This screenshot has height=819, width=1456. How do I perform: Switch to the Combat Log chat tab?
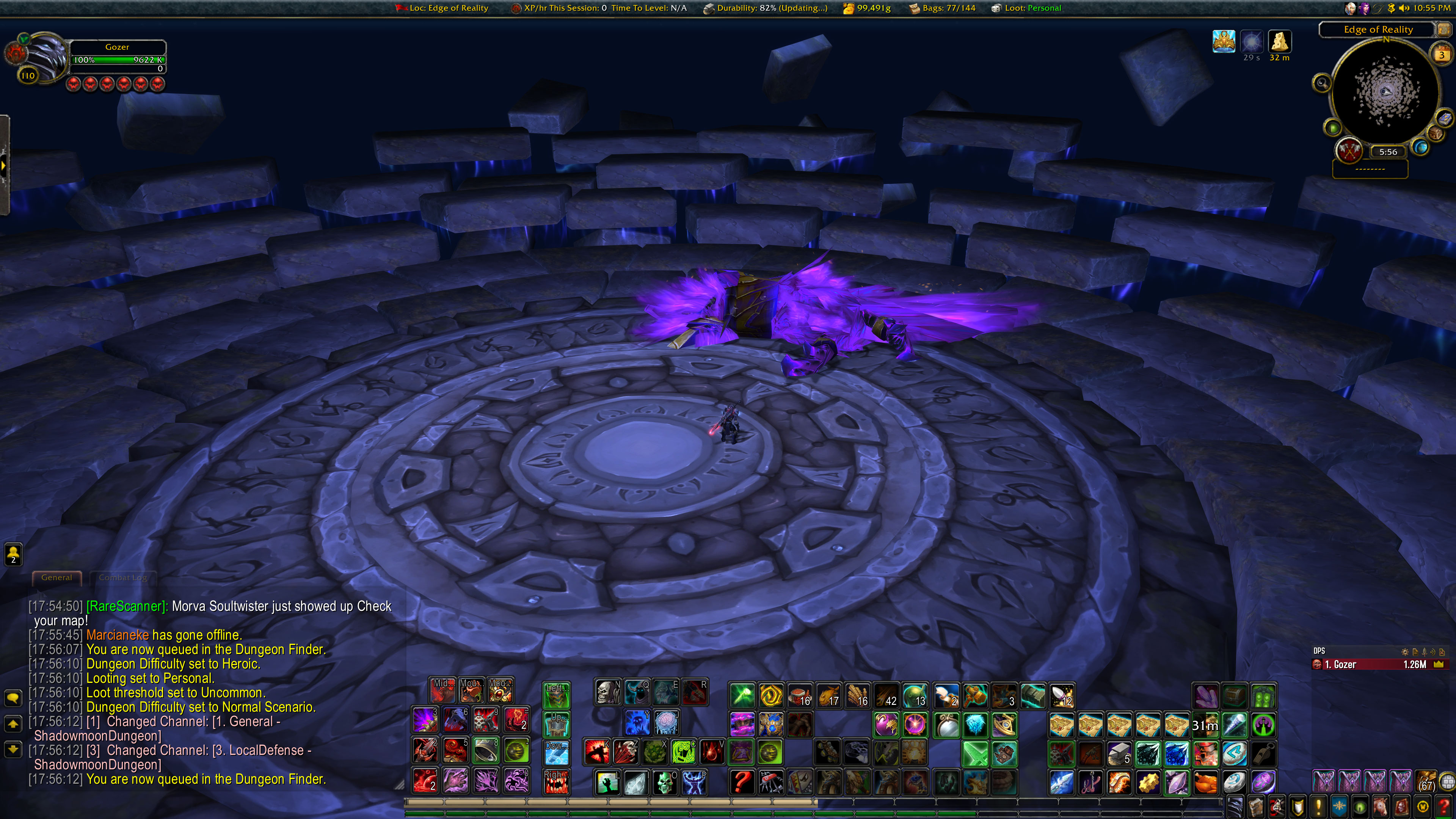[x=122, y=577]
